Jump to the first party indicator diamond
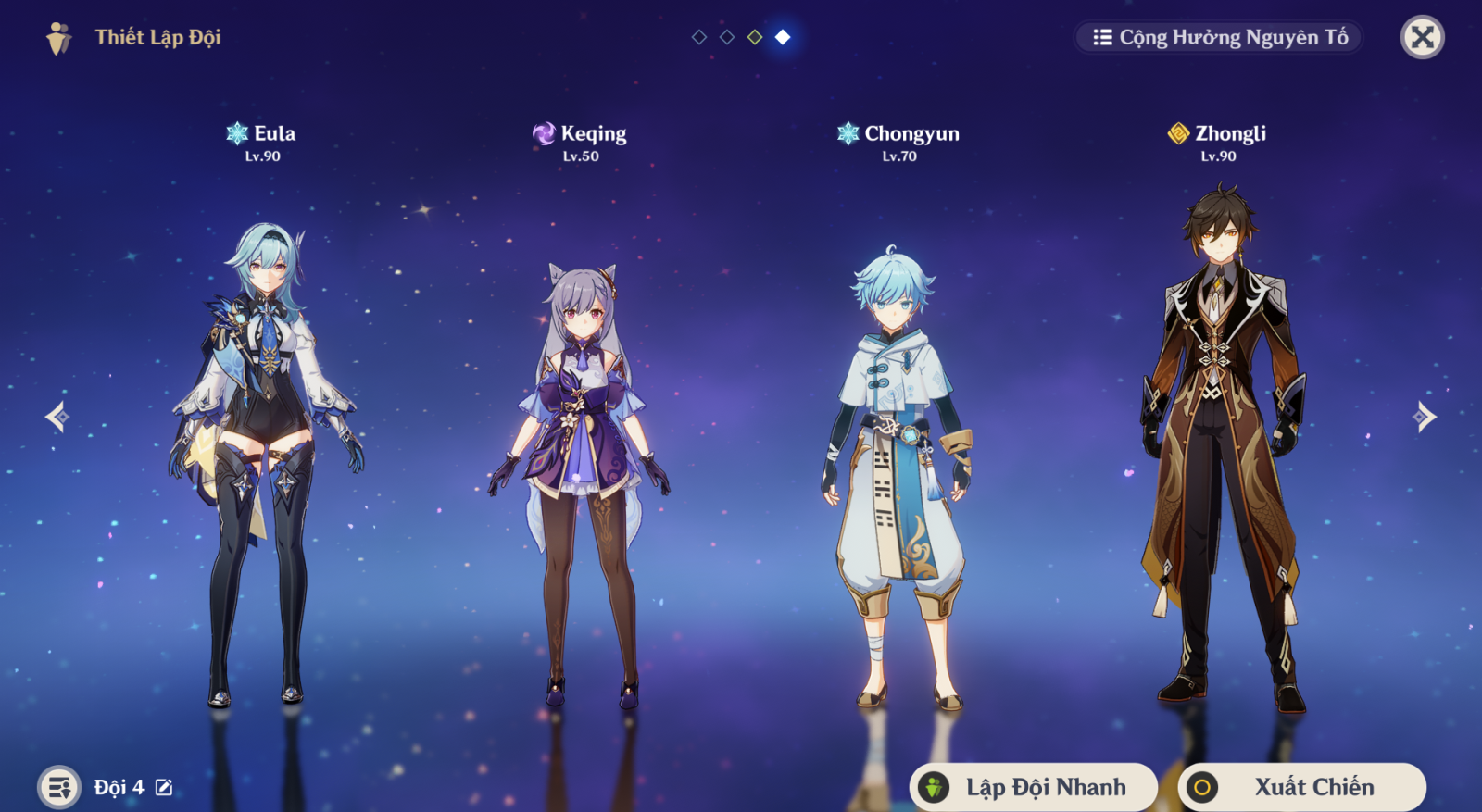This screenshot has height=812, width=1482. click(x=699, y=37)
